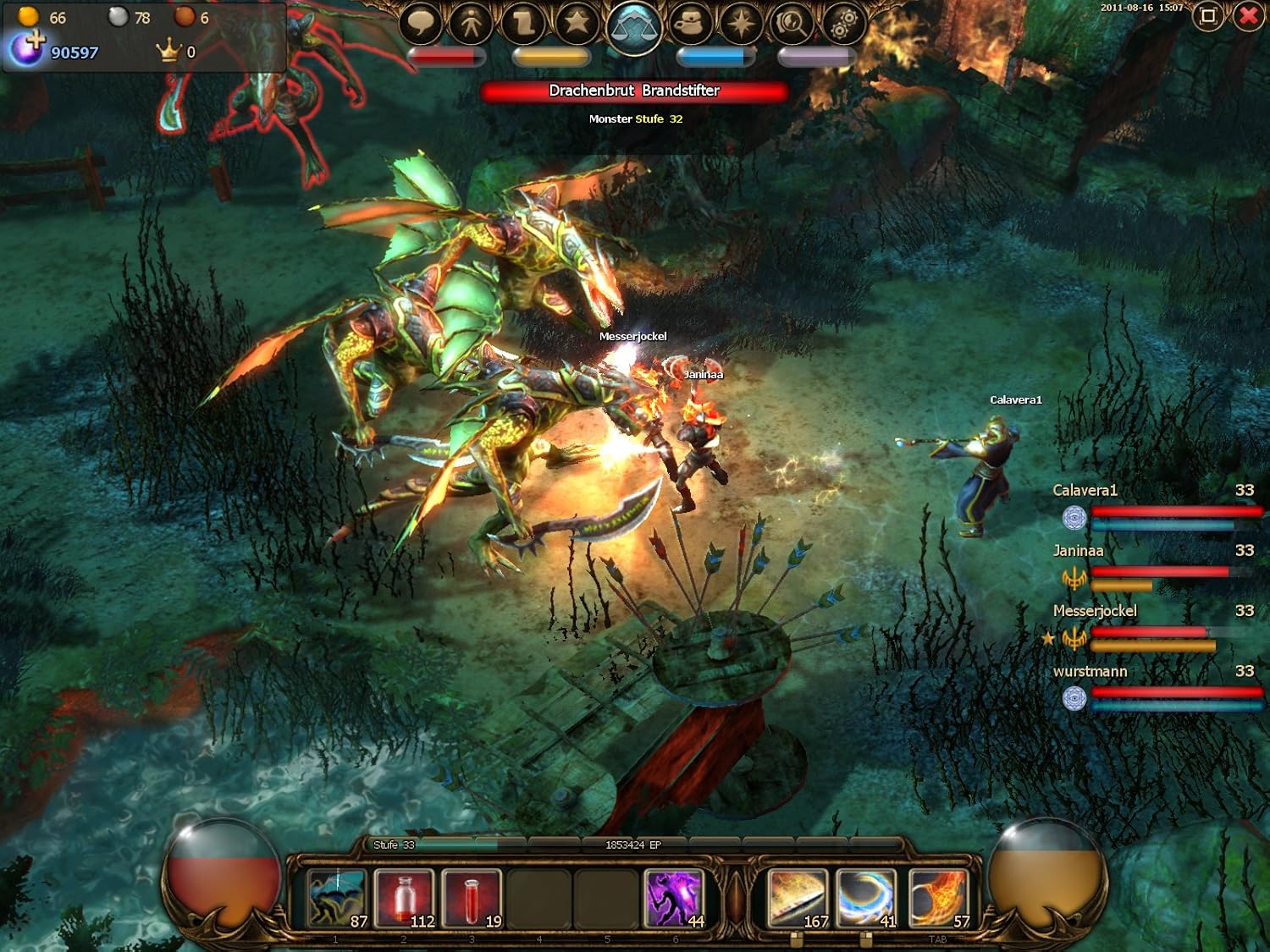Open the magnifying glass map search

tap(792, 23)
